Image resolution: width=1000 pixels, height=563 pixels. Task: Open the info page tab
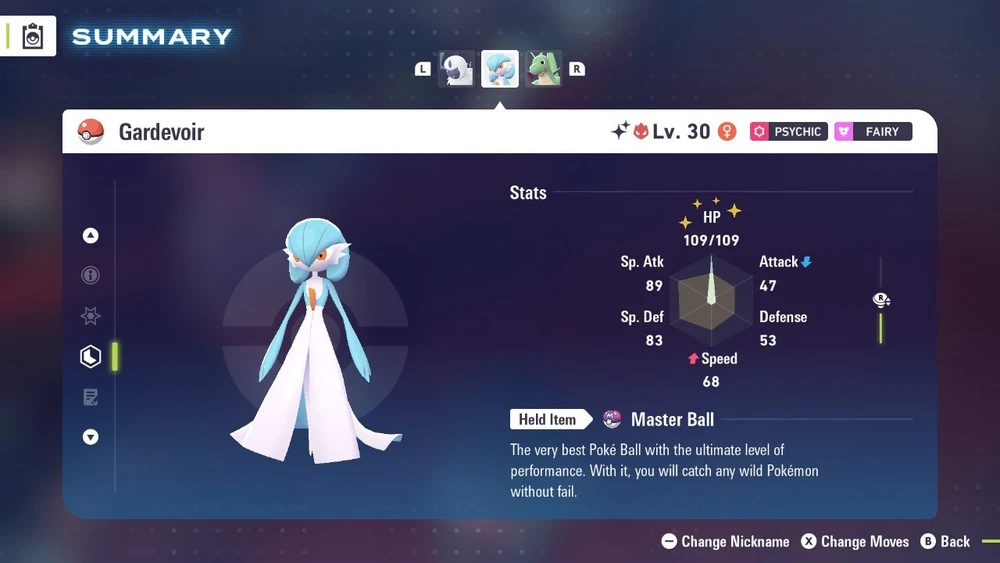(91, 276)
